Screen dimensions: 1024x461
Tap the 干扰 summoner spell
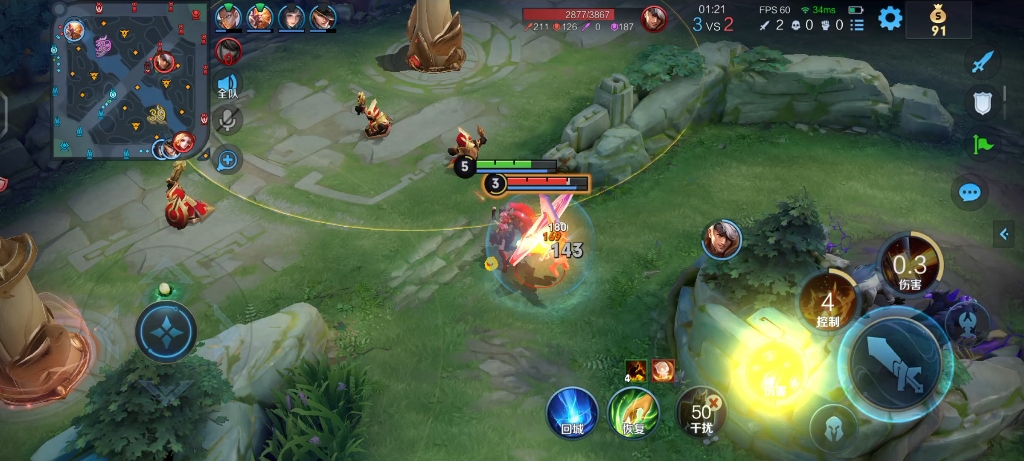701,412
